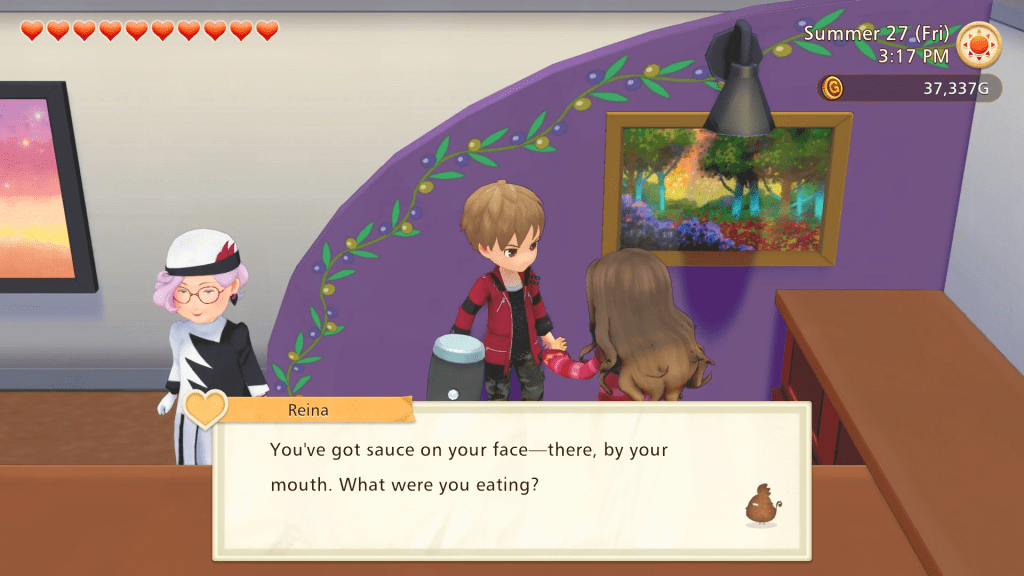
Task: Select the sunny weather icon
Action: [978, 45]
